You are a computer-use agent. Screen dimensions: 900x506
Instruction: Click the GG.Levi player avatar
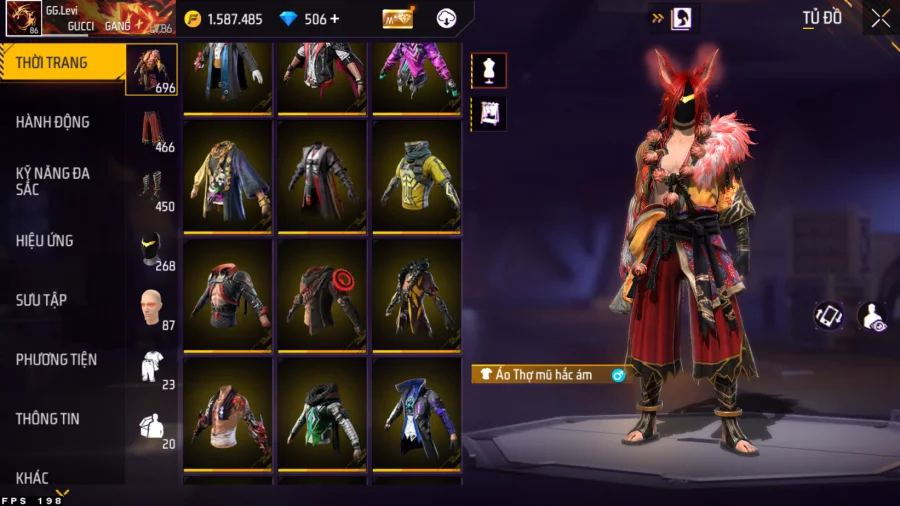pyautogui.click(x=24, y=18)
